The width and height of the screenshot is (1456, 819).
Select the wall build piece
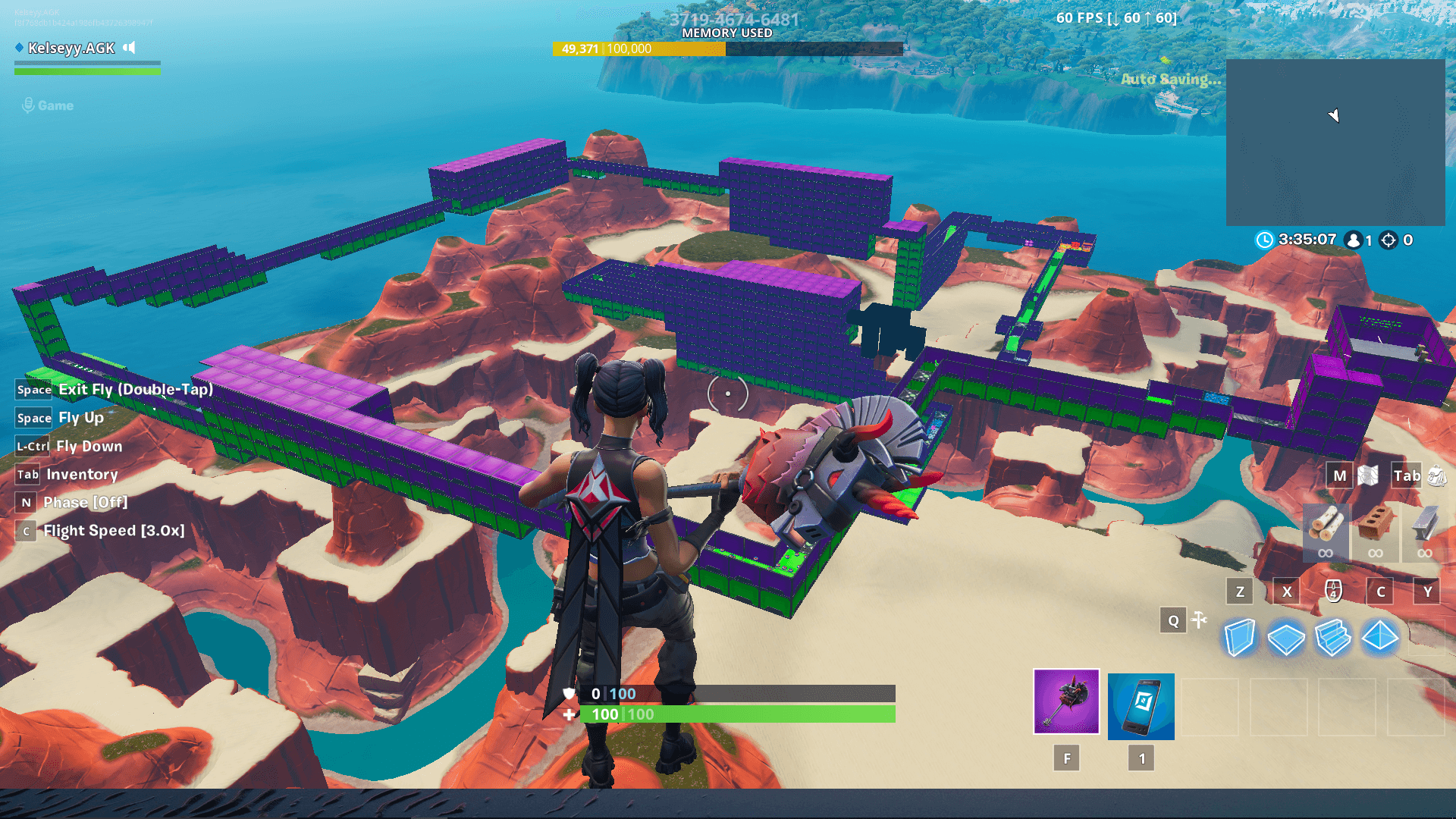tap(1239, 638)
